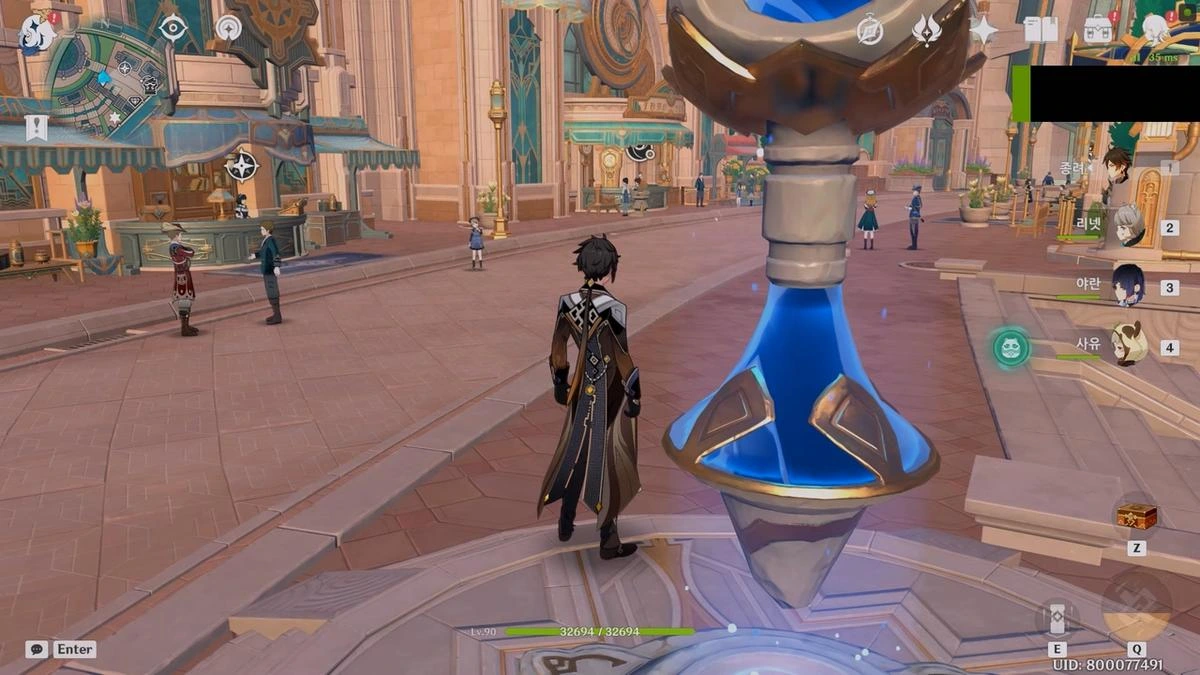Viewport: 1200px width, 675px height.
Task: Open the character profile icon
Action: 1156,27
